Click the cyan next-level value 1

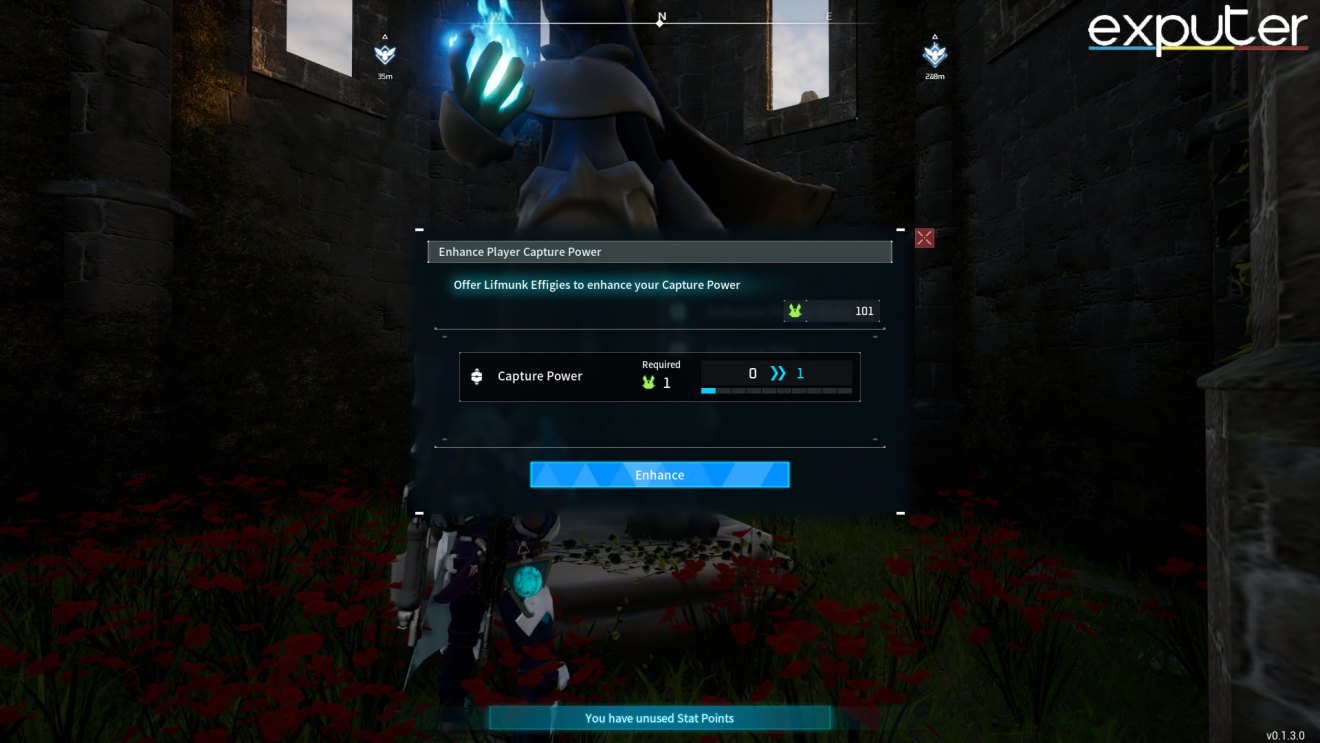(x=800, y=372)
